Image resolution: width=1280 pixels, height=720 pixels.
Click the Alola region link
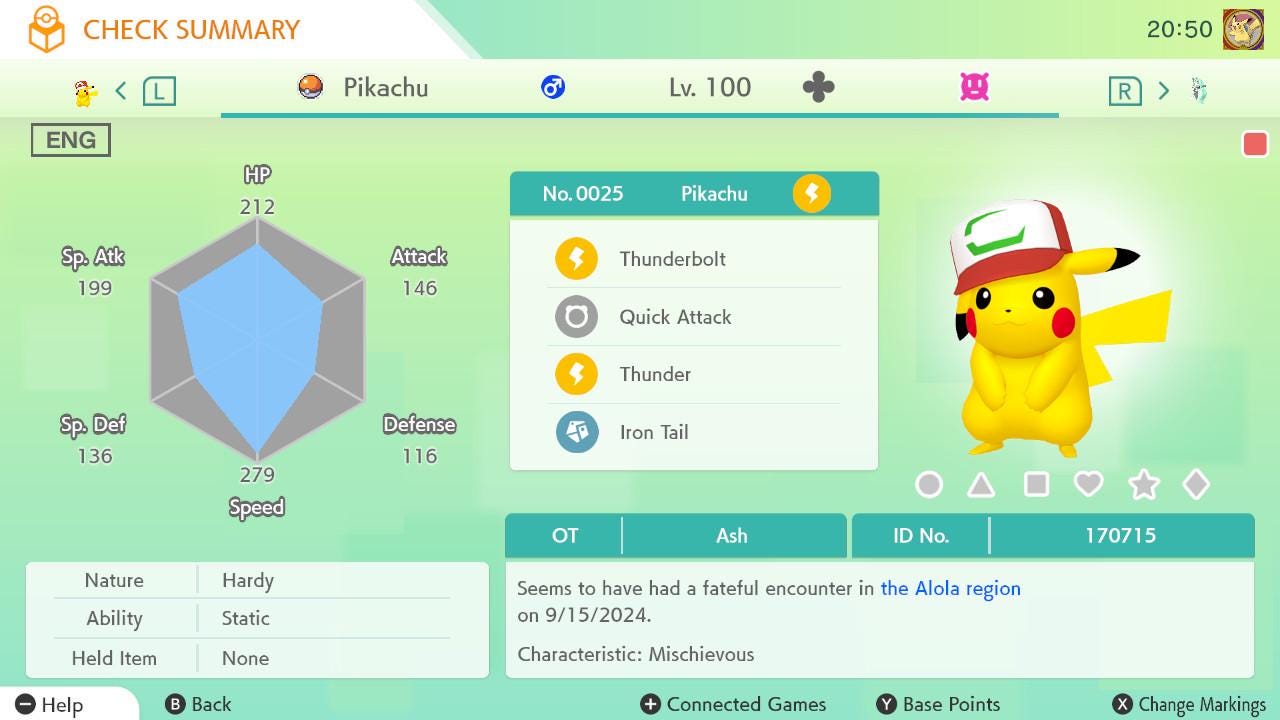pos(950,588)
